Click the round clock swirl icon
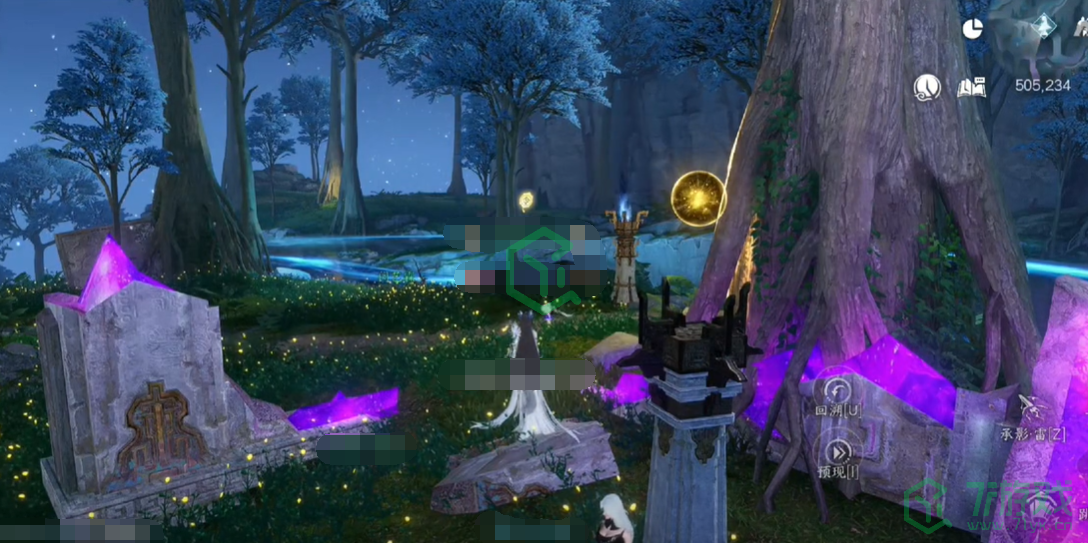This screenshot has width=1088, height=543. 927,88
